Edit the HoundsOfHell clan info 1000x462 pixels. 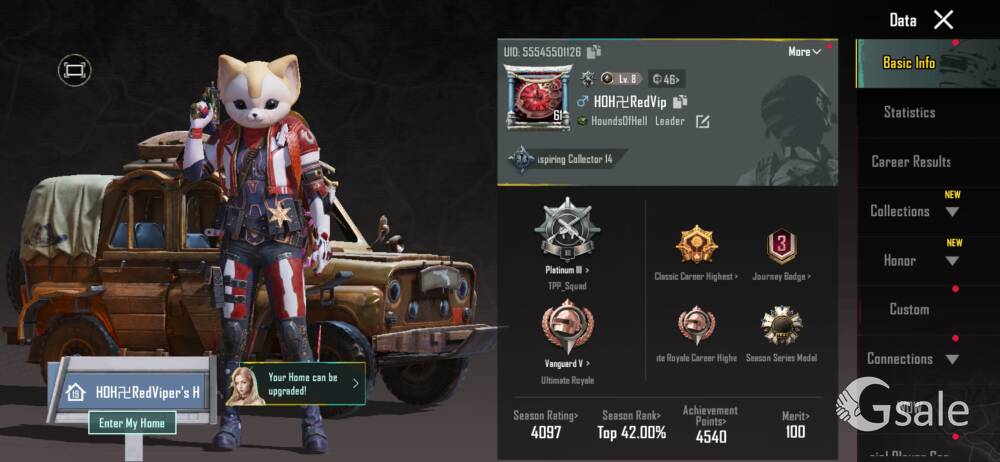[703, 122]
